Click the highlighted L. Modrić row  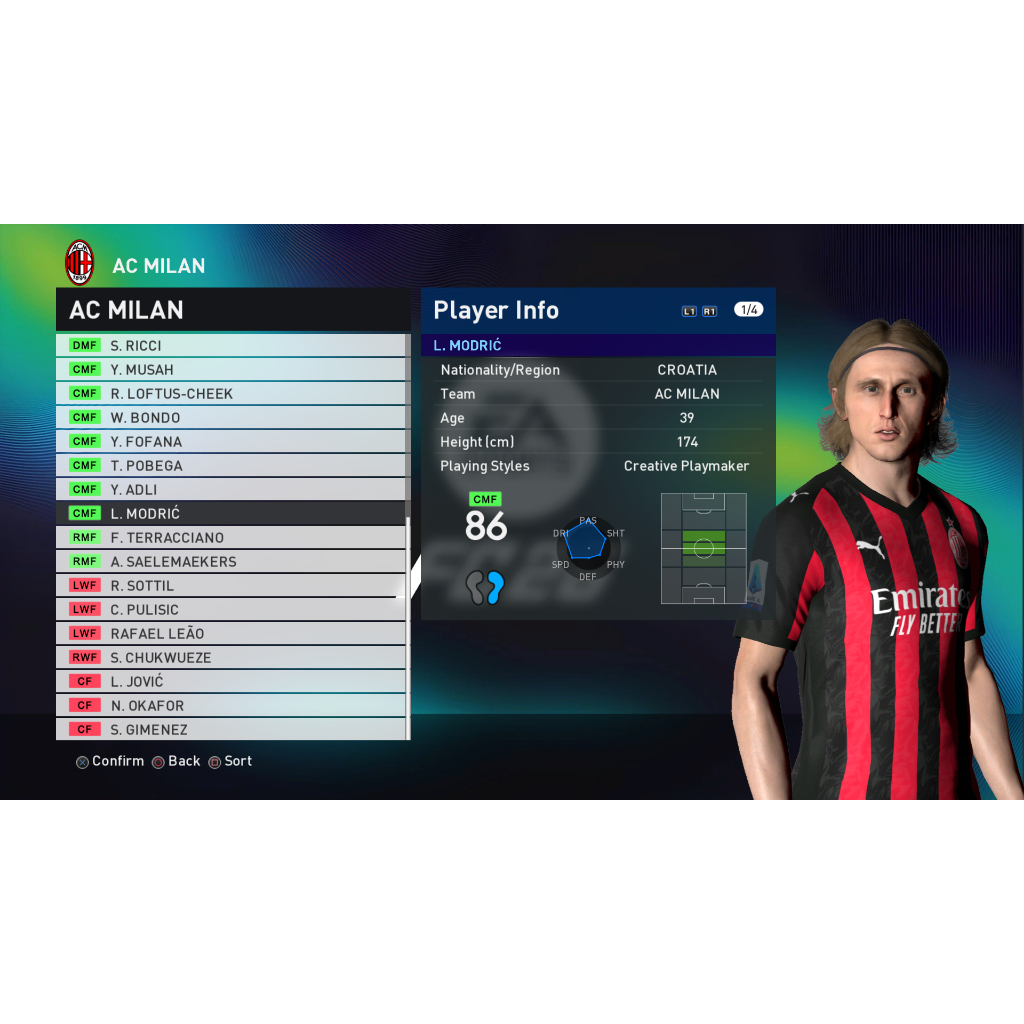230,513
